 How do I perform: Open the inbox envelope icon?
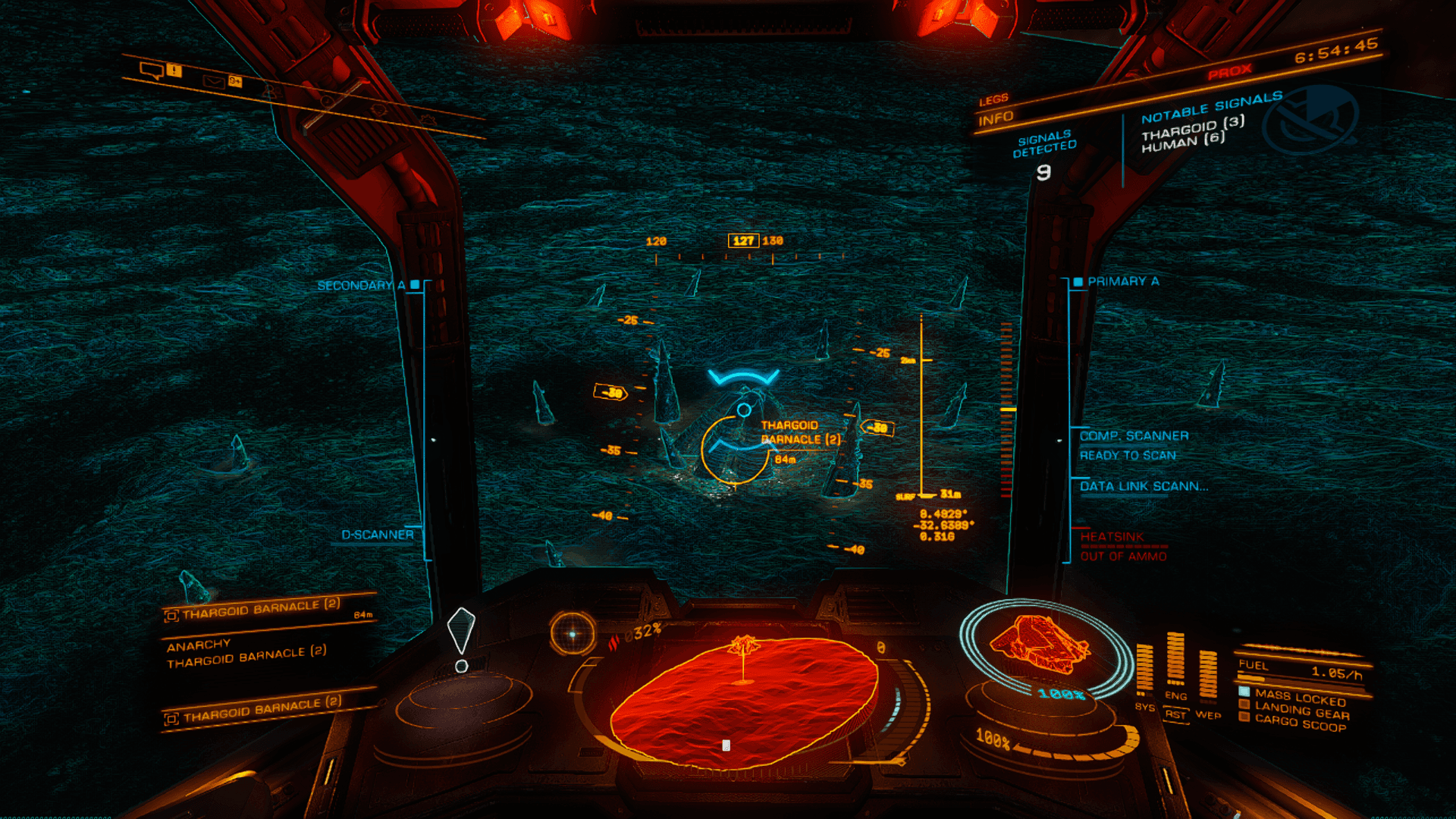tap(213, 81)
